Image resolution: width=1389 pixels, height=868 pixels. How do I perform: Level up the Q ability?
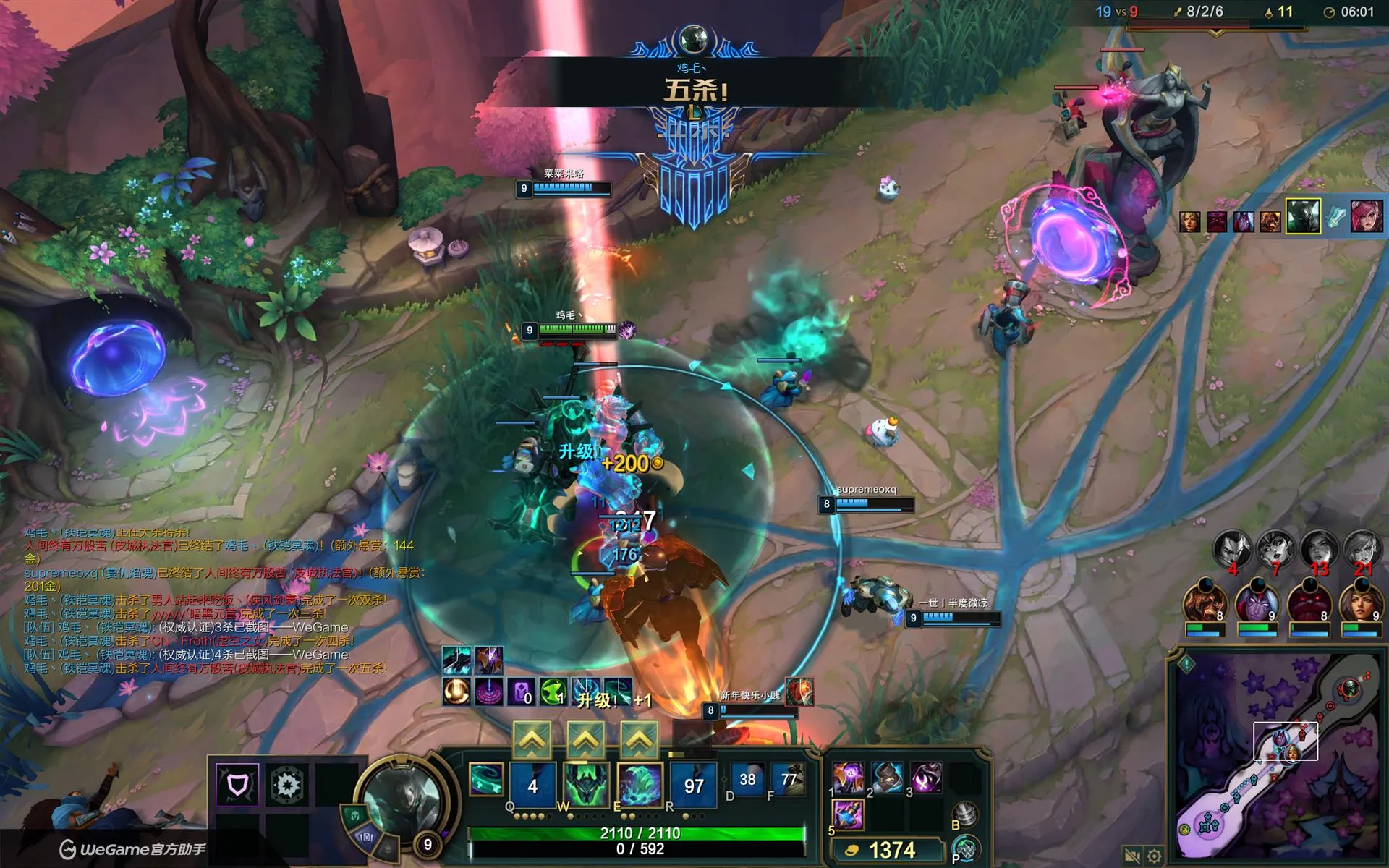coord(532,739)
